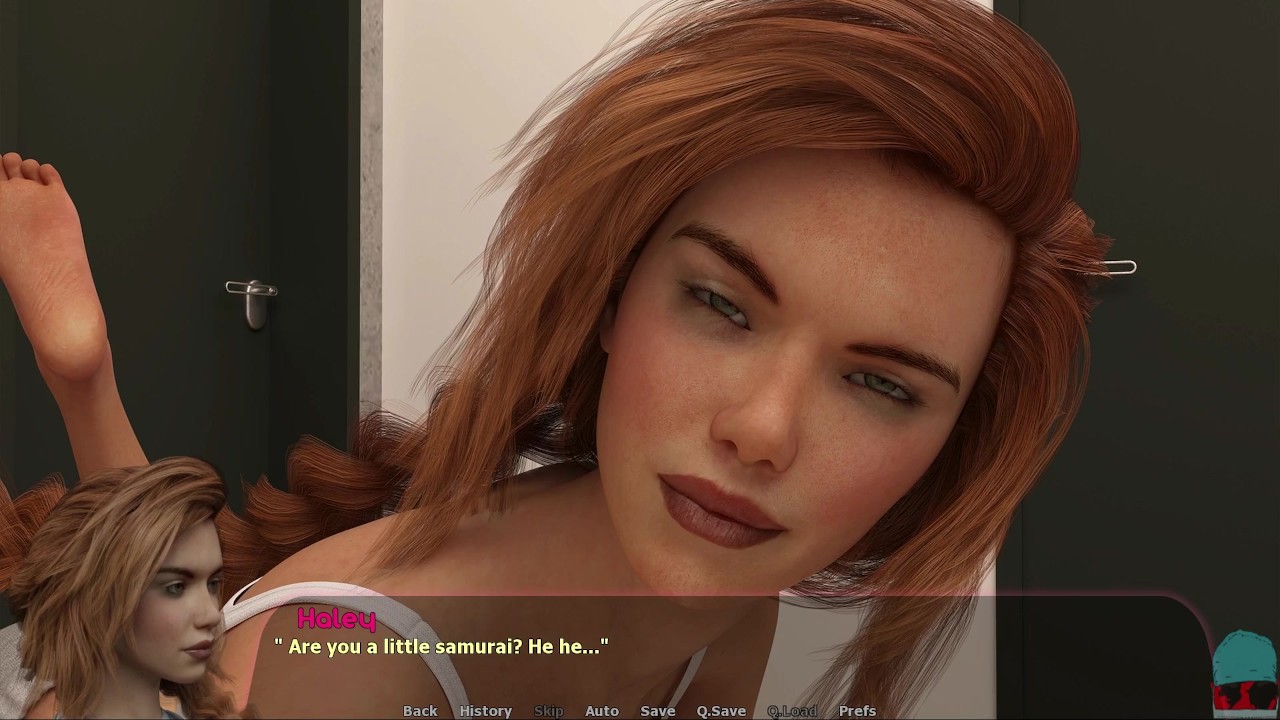Open the dialogue History log
This screenshot has width=1280, height=720.
click(485, 711)
